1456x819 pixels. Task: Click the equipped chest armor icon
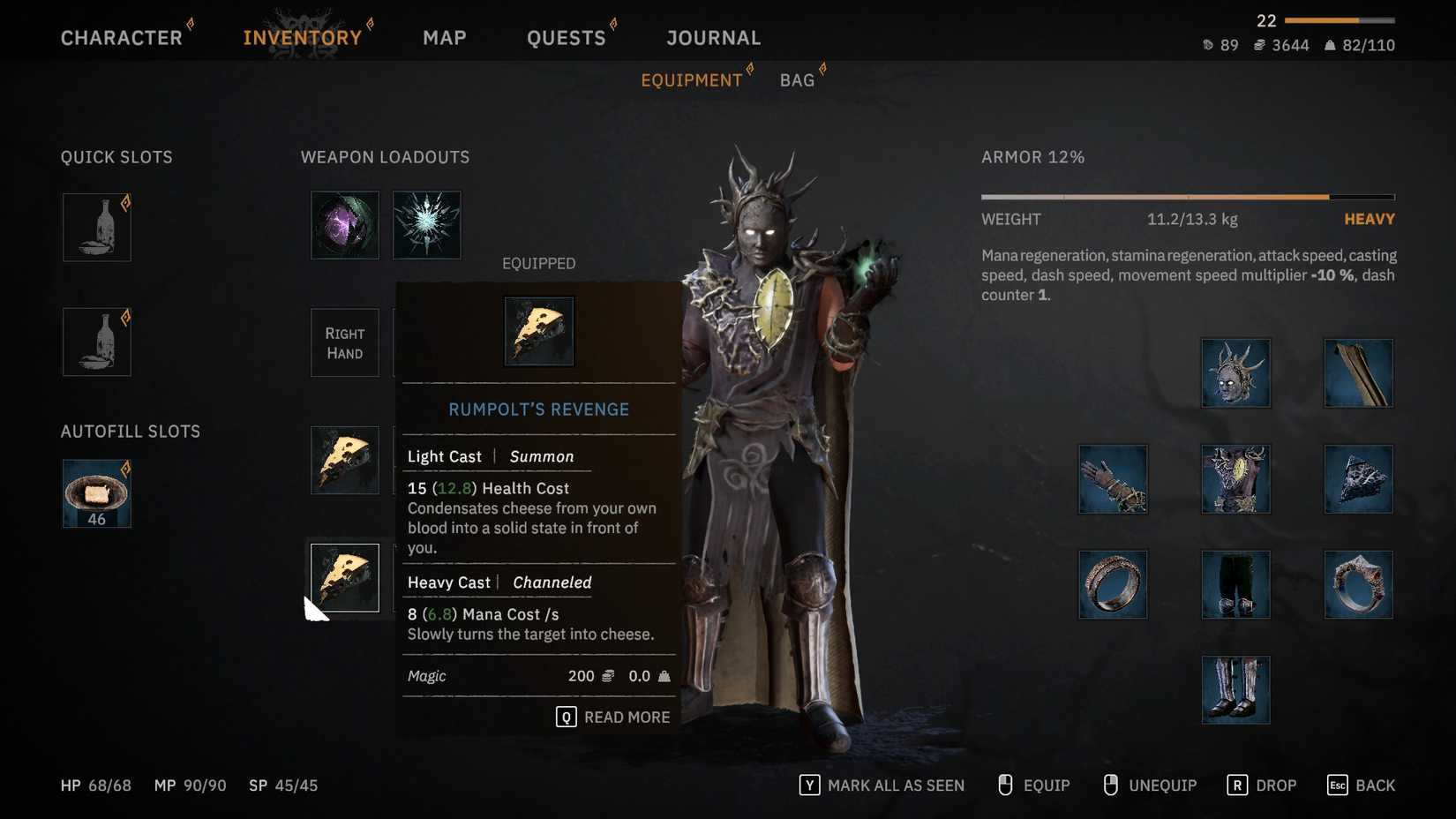point(1235,479)
